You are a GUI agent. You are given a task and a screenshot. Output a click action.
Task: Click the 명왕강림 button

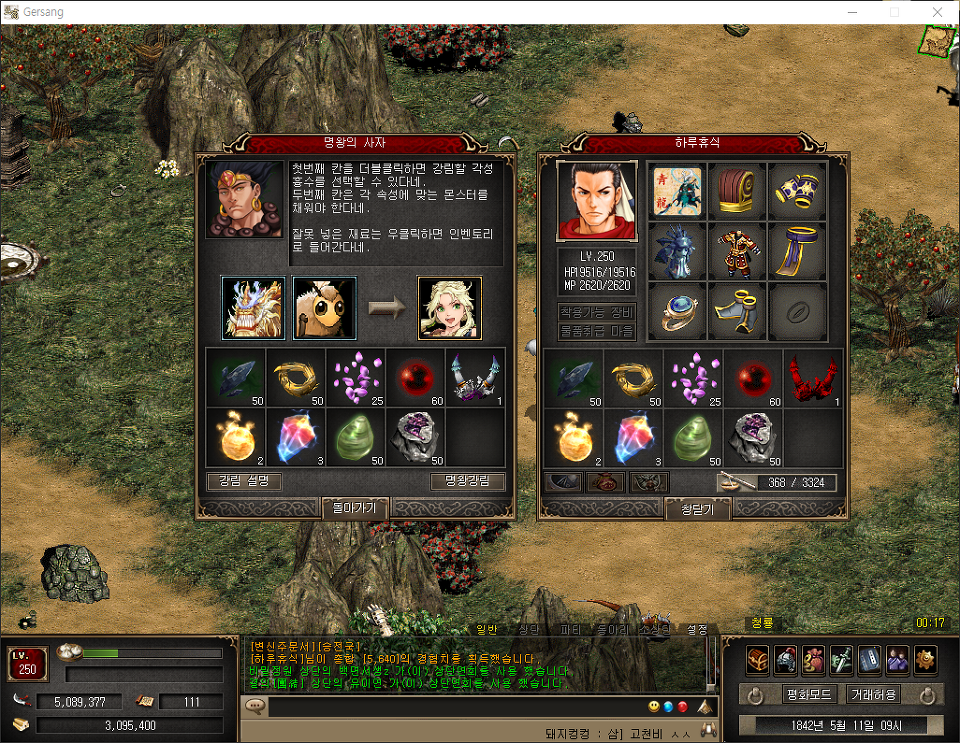pos(467,482)
